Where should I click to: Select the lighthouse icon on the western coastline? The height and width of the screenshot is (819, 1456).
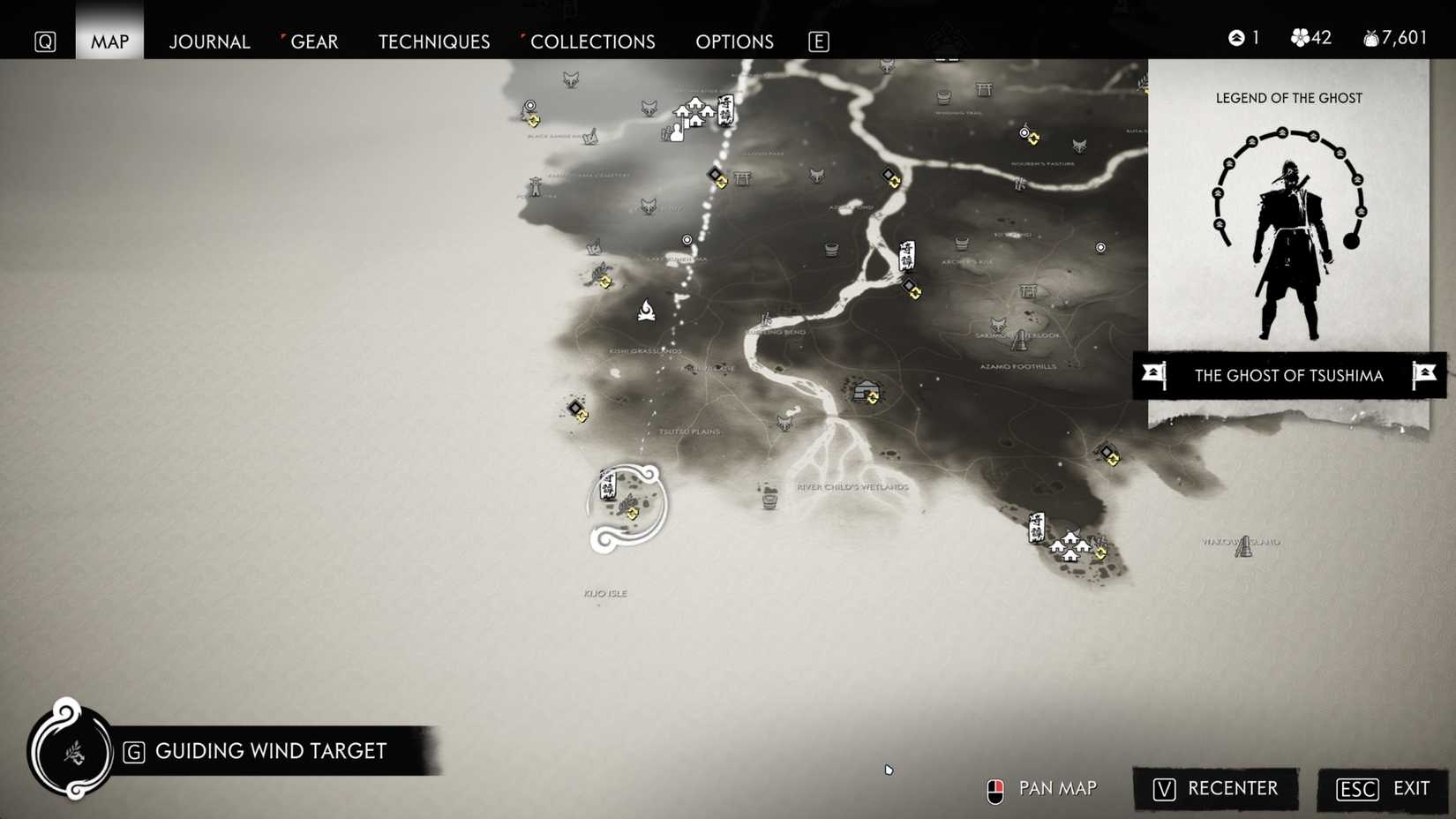point(535,186)
